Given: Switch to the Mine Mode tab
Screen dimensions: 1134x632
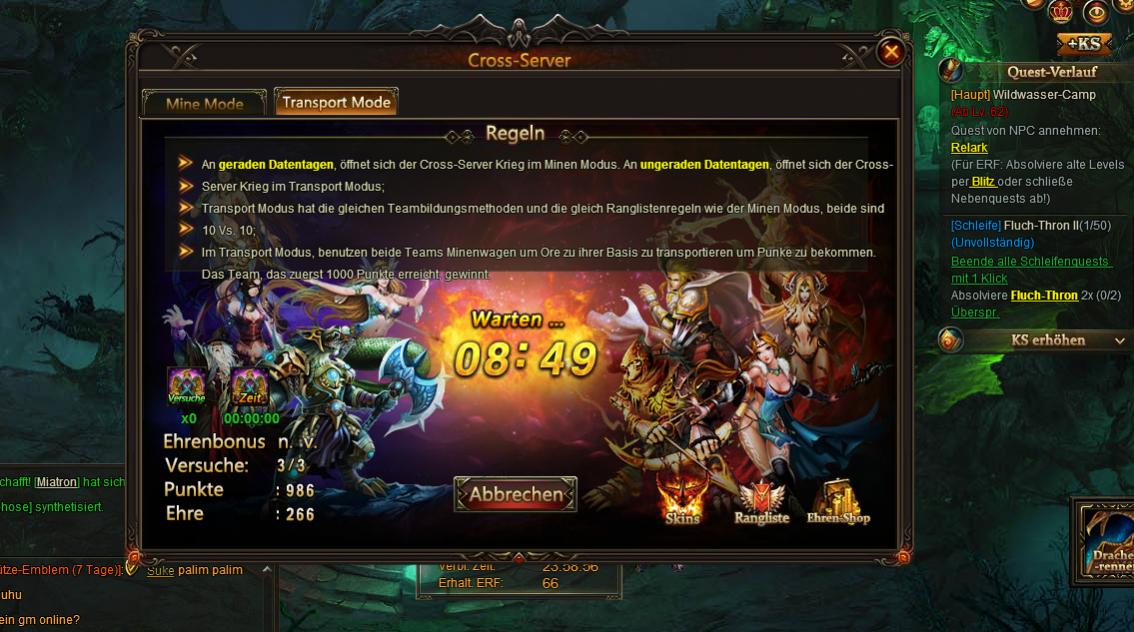Looking at the screenshot, I should (204, 103).
